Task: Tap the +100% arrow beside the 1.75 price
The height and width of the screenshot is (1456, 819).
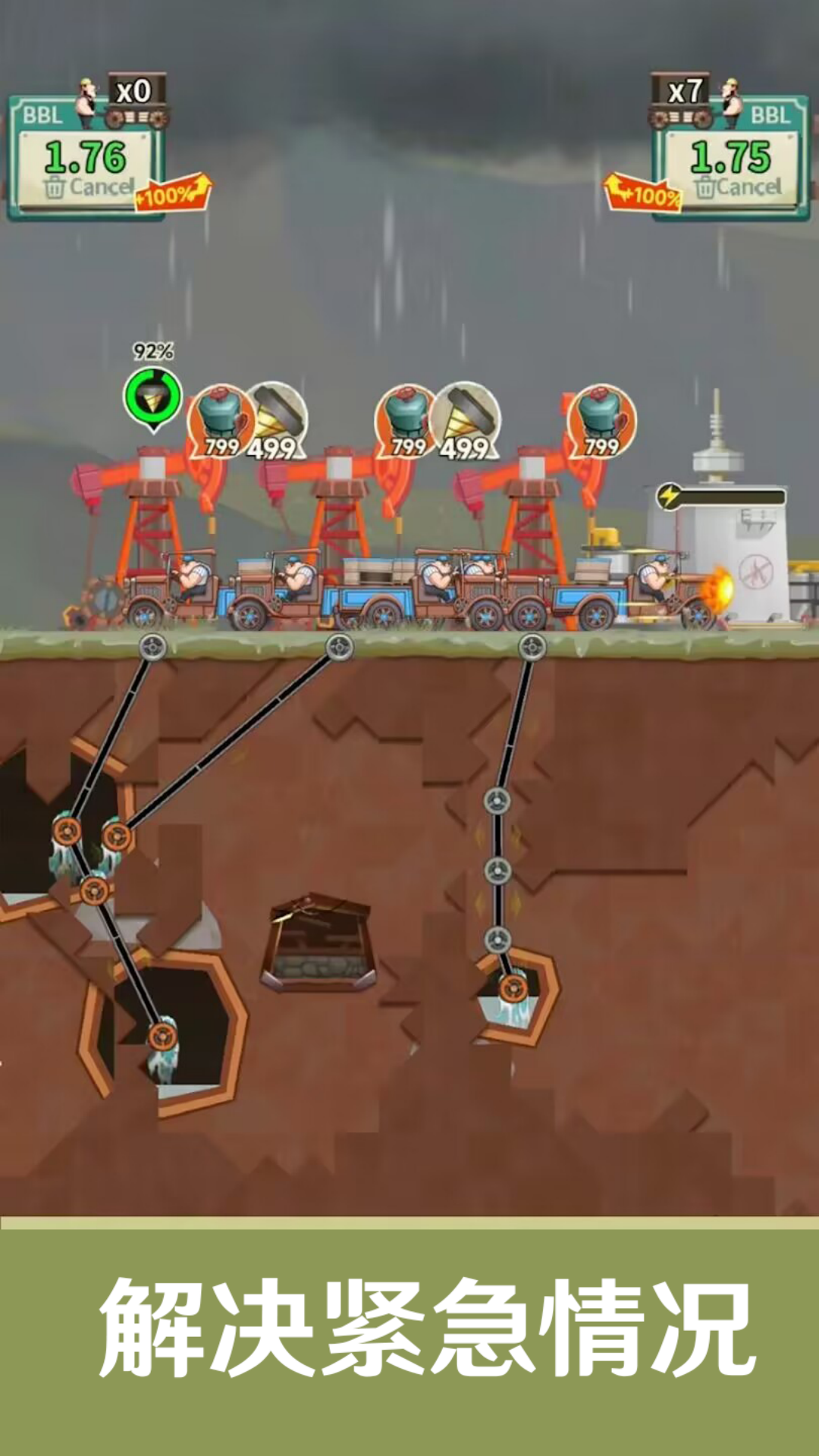Action: pyautogui.click(x=643, y=193)
